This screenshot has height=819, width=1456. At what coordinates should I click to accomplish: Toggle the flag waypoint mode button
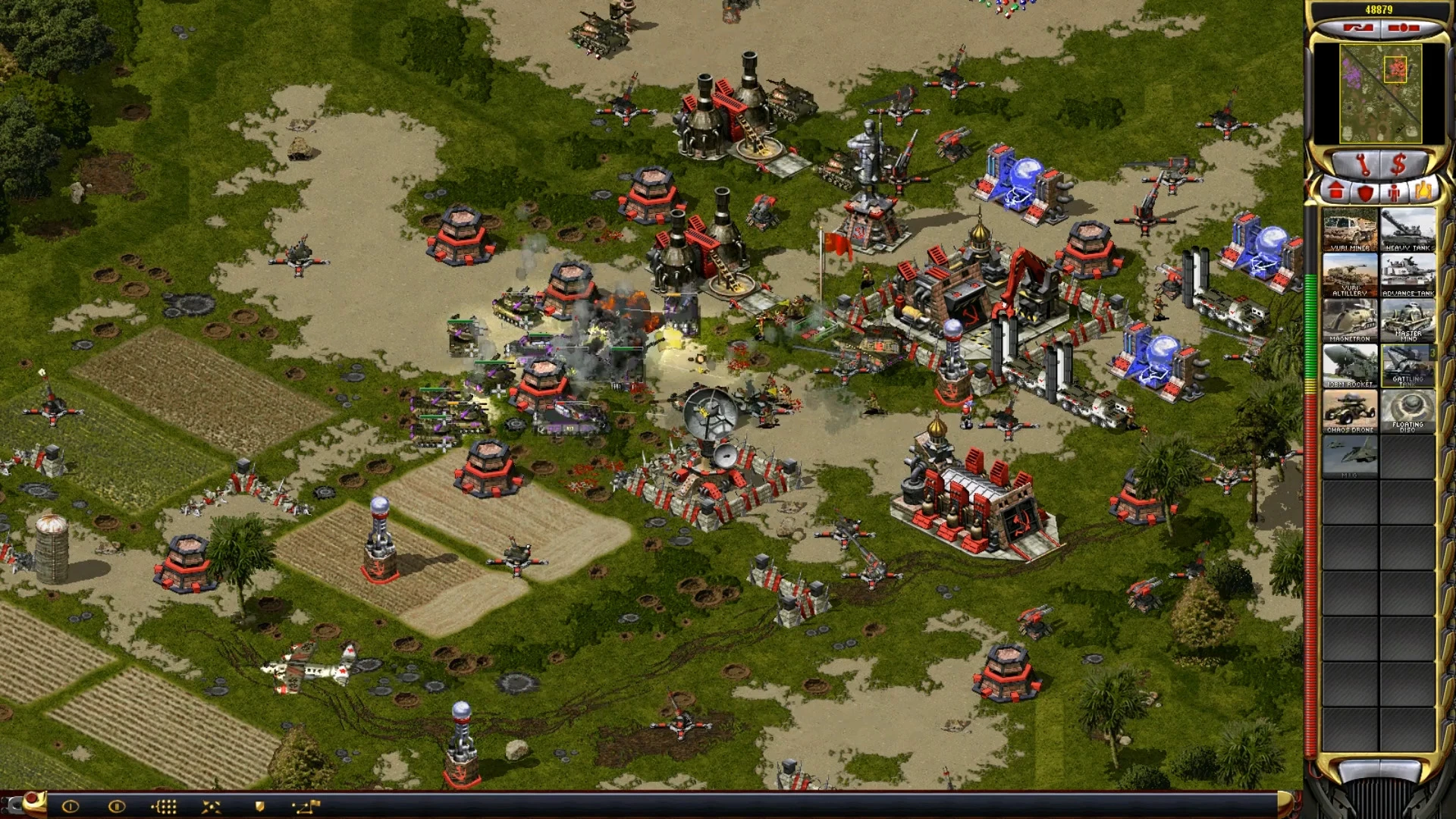[306, 806]
